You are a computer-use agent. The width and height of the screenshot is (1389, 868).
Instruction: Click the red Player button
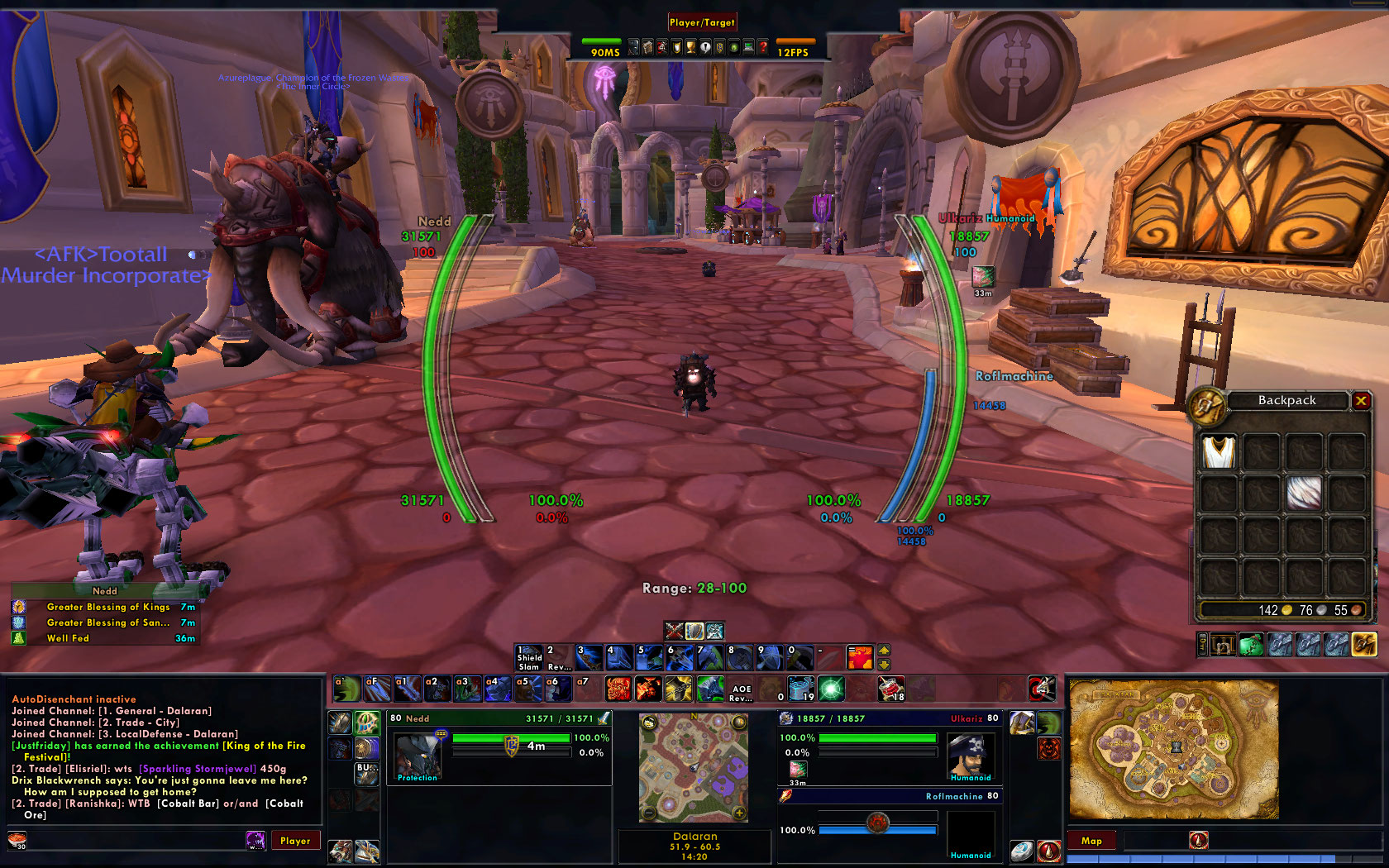[295, 841]
